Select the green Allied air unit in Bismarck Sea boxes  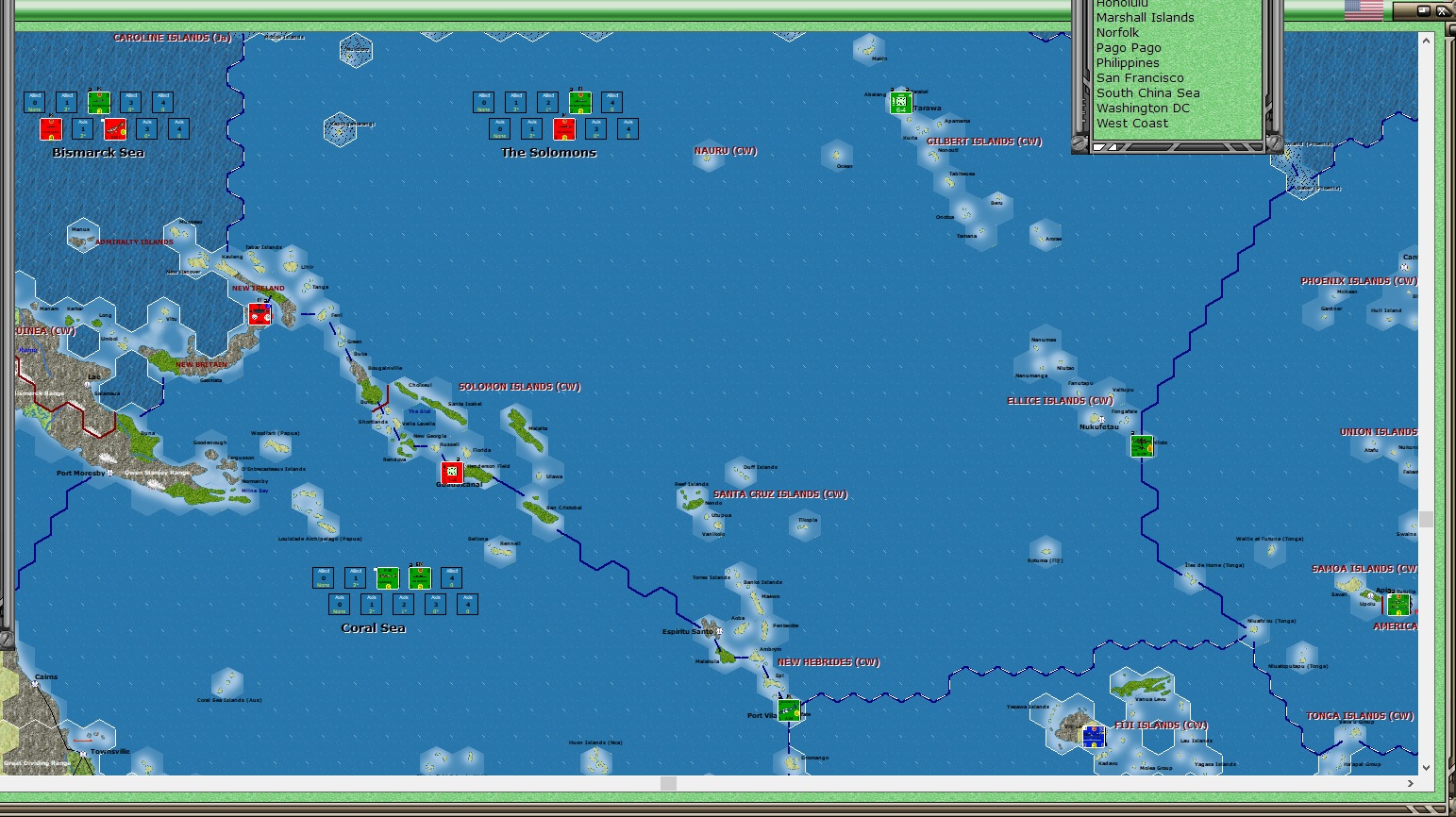tap(97, 101)
